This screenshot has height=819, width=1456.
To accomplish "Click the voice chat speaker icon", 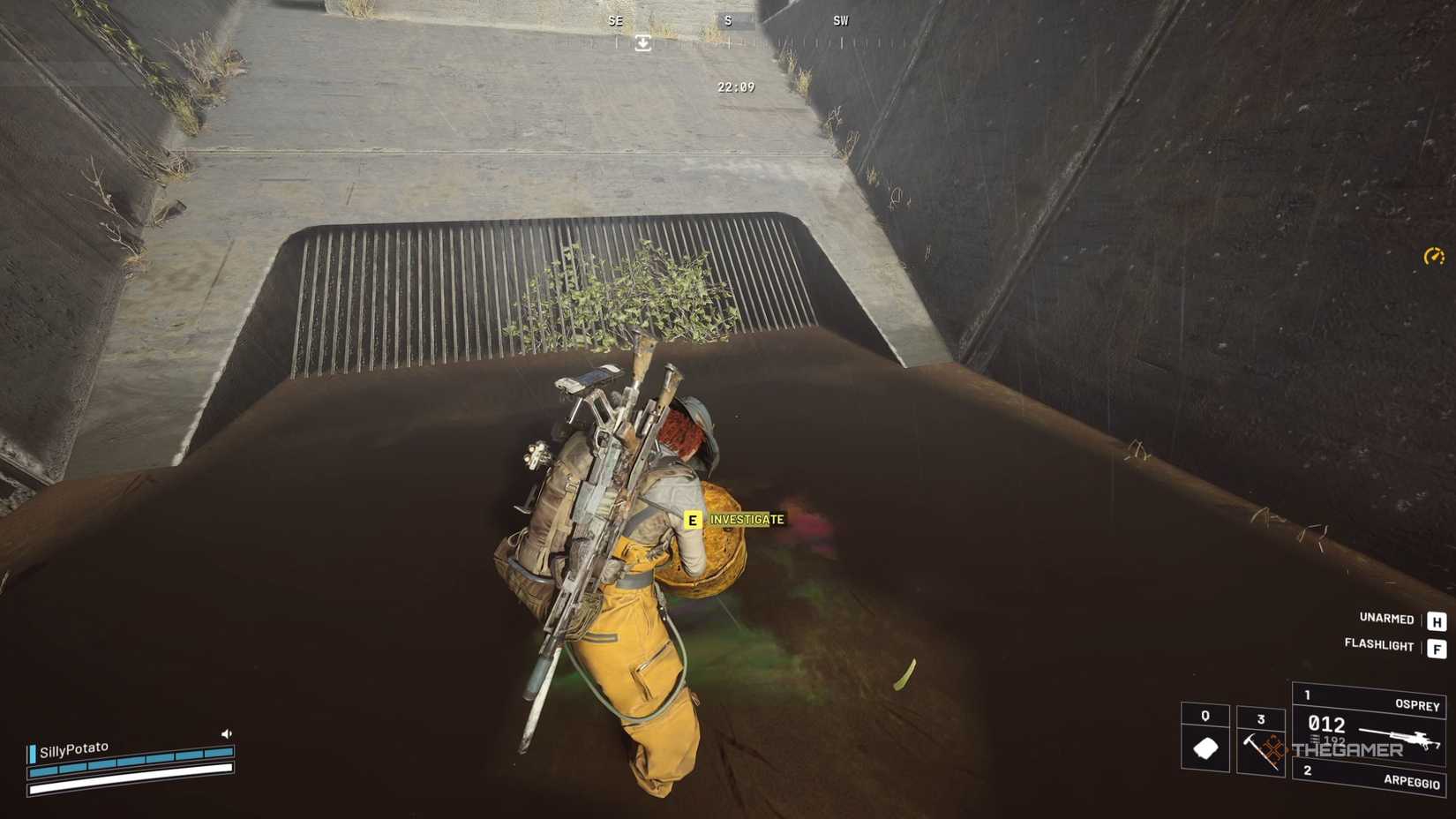I will pos(226,733).
